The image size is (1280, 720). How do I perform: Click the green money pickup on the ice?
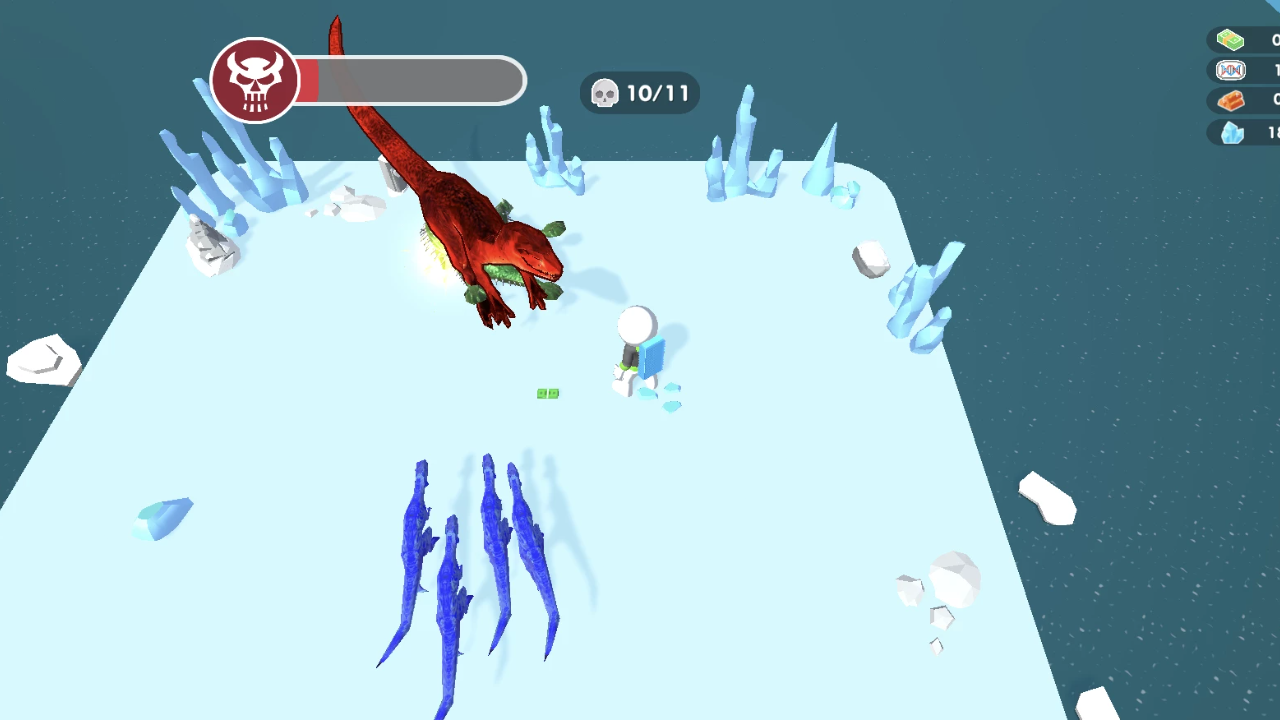549,393
